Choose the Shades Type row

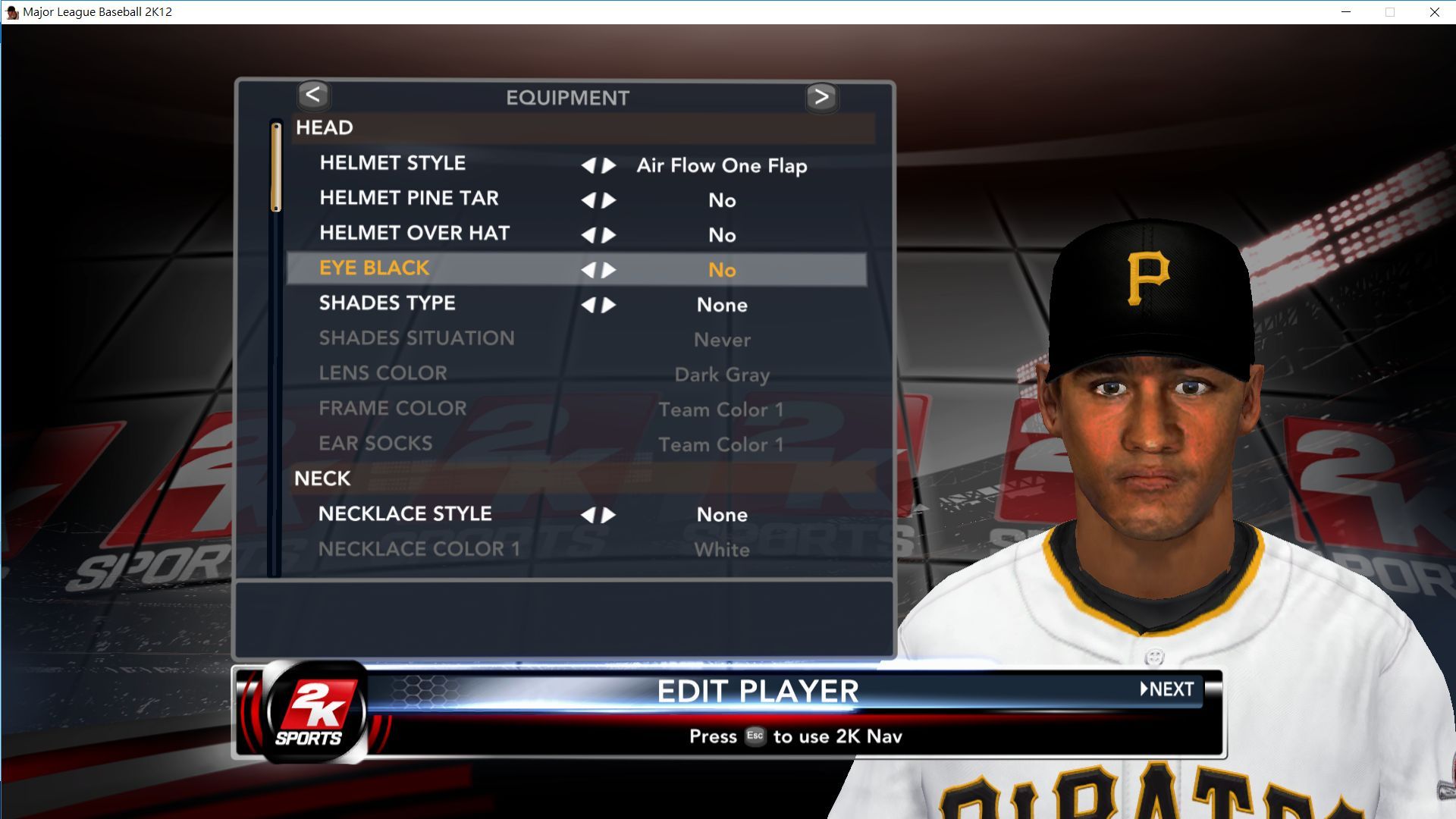point(387,303)
